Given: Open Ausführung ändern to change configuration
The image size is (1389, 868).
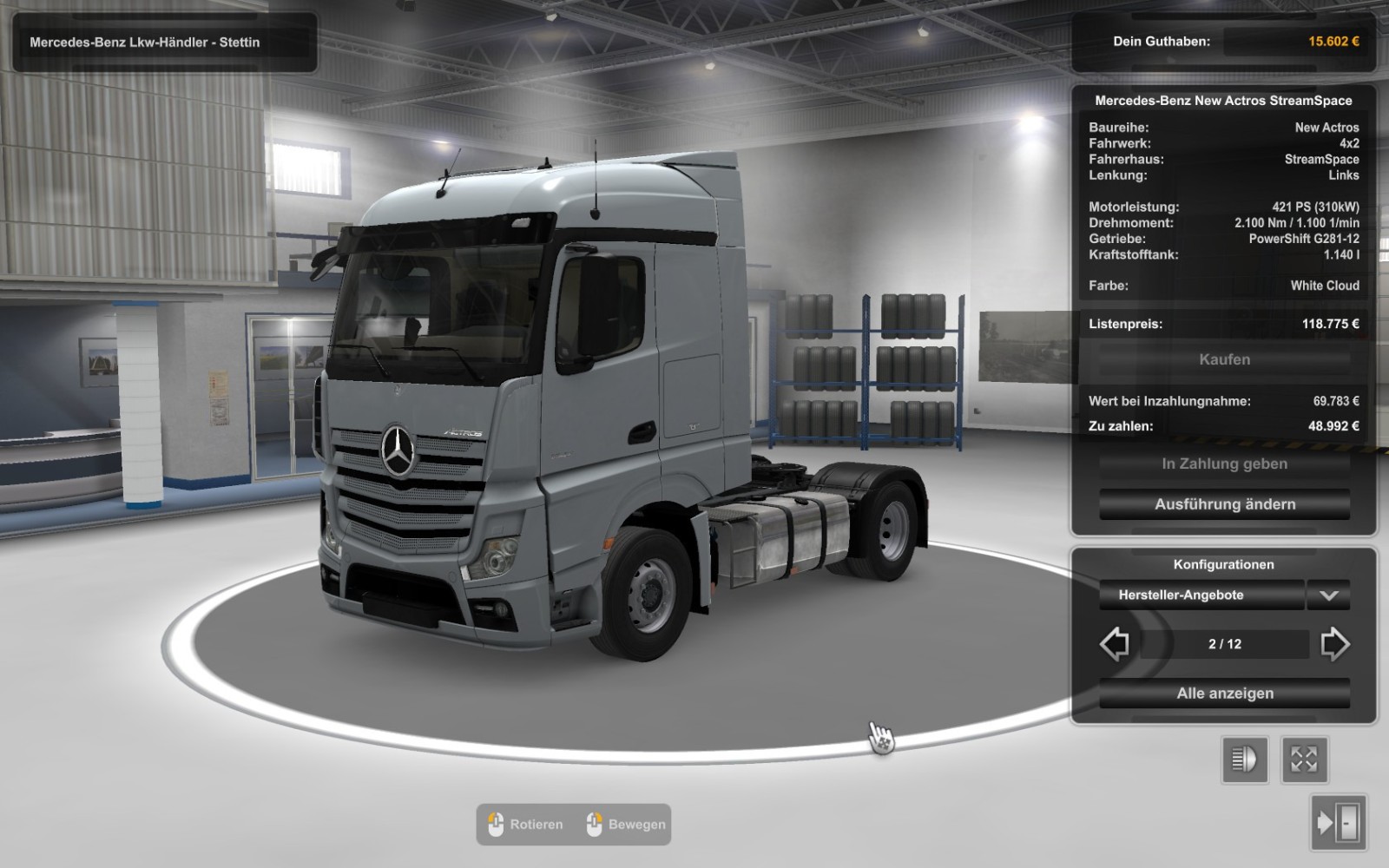Looking at the screenshot, I should (1224, 504).
